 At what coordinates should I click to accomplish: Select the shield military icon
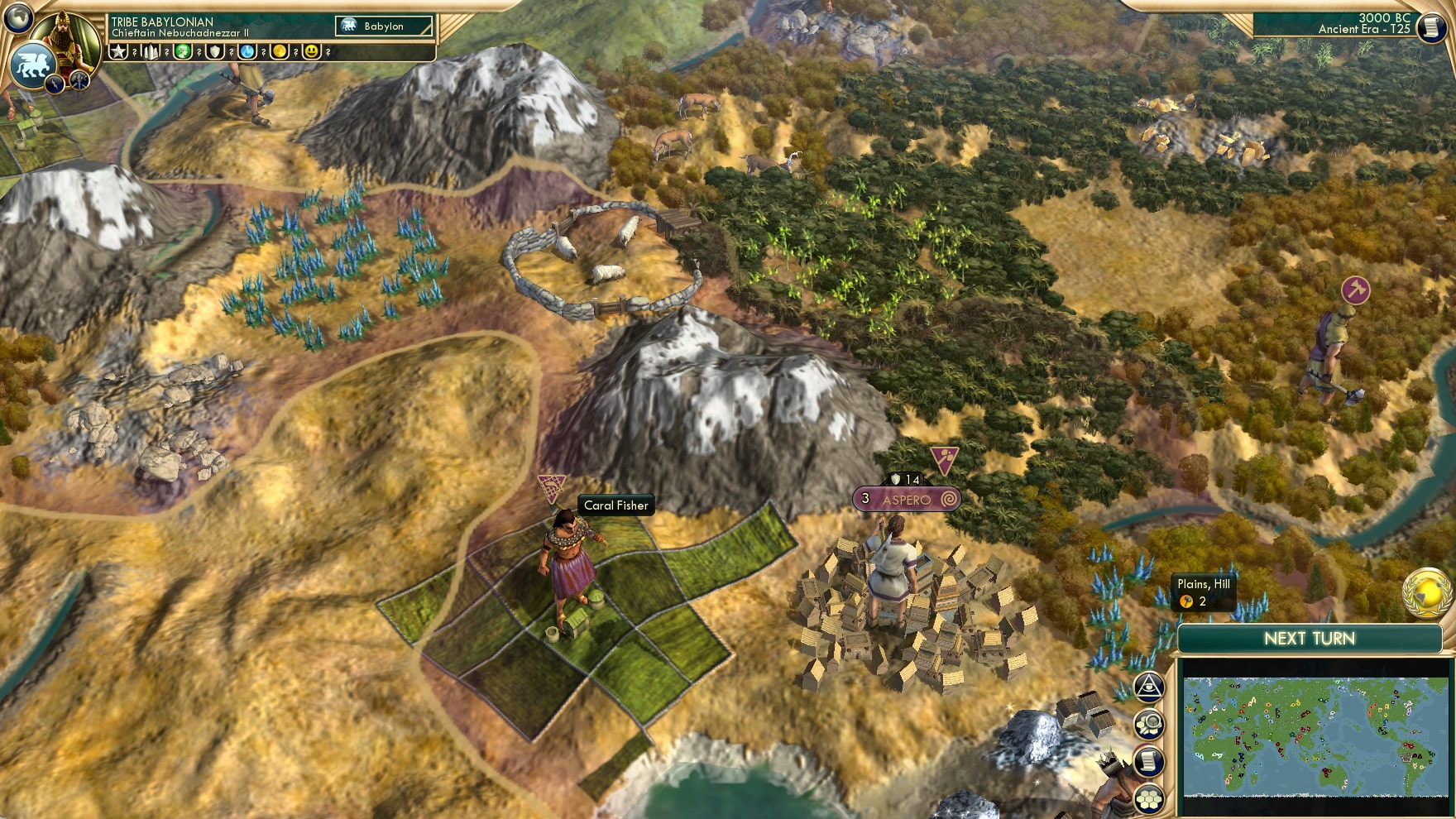coord(215,51)
